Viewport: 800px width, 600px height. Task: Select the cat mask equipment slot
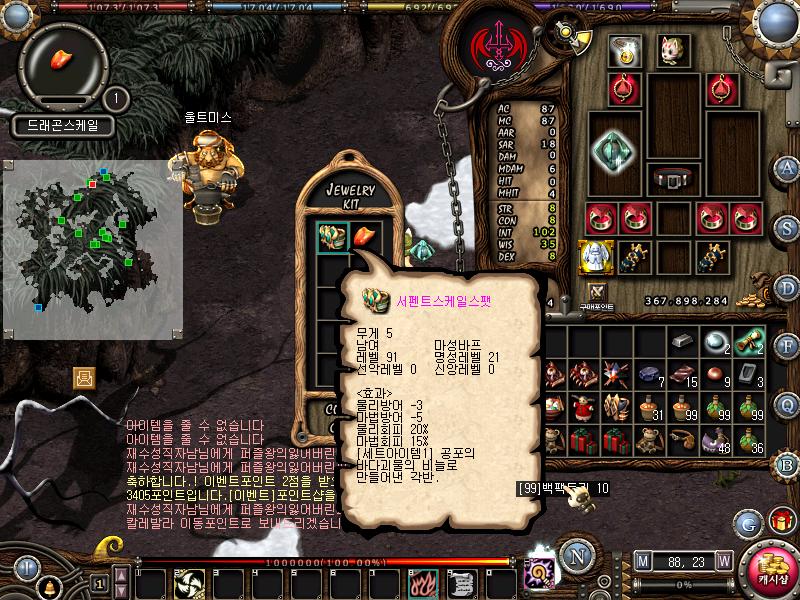[669, 48]
